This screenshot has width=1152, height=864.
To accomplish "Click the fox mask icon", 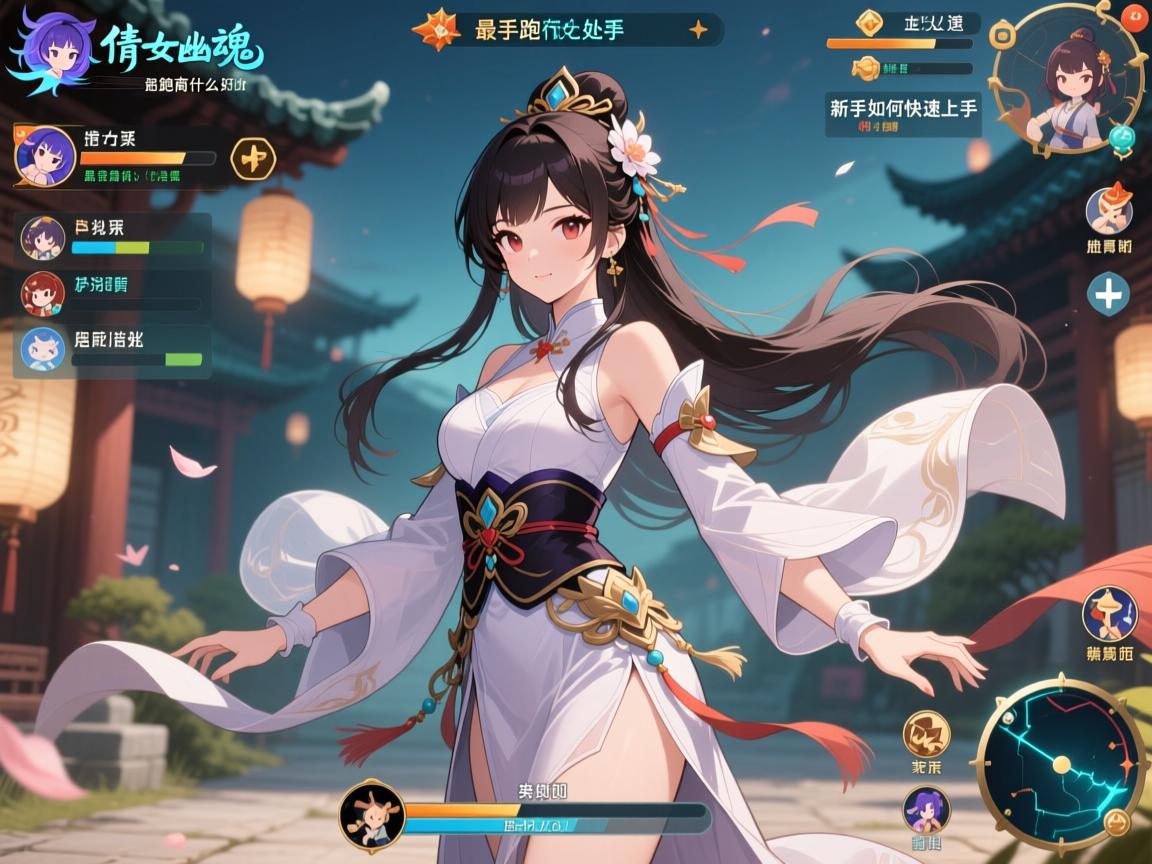I will (x=1109, y=210).
